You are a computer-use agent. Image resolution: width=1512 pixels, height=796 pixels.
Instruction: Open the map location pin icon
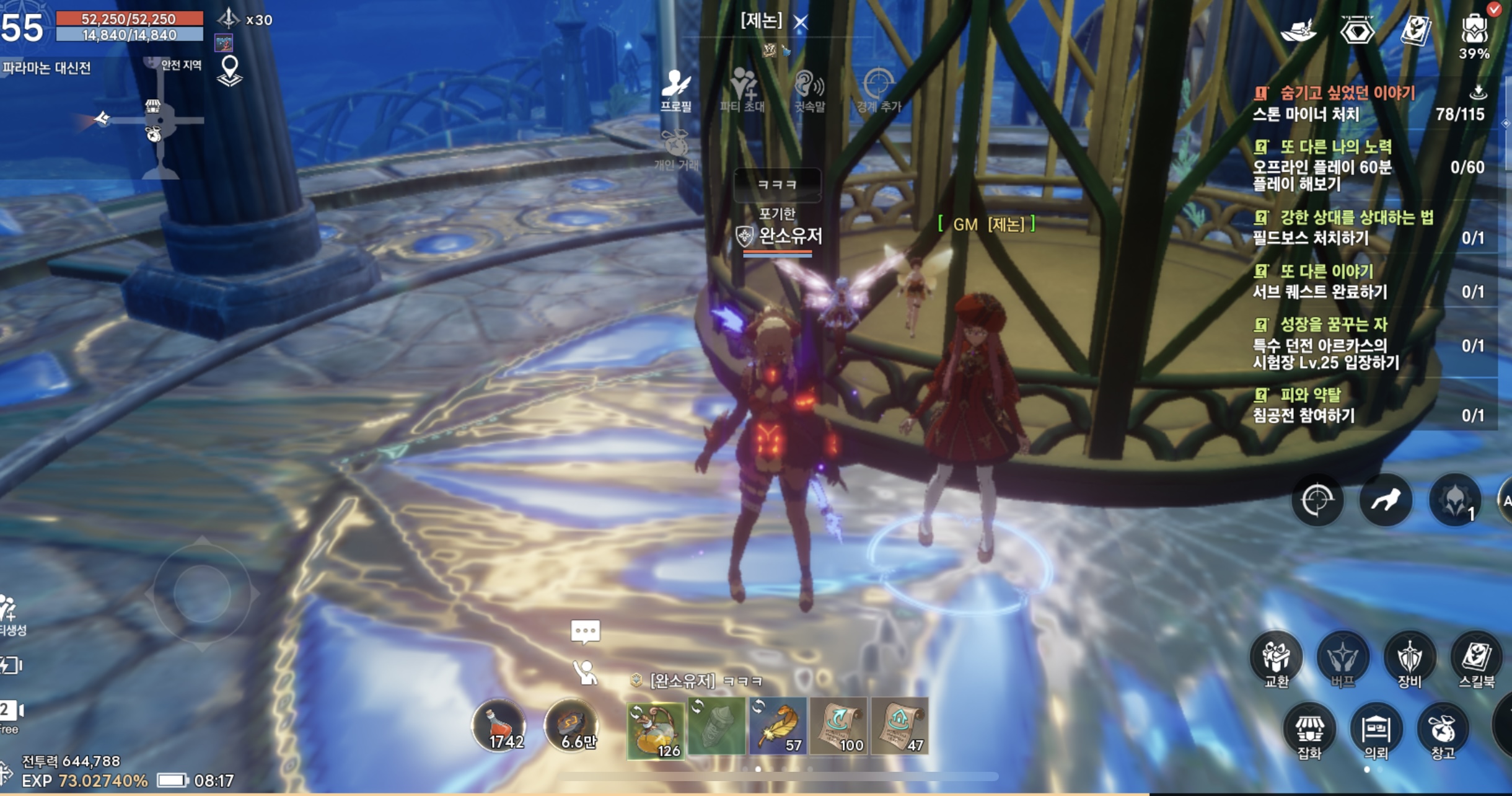coord(230,71)
